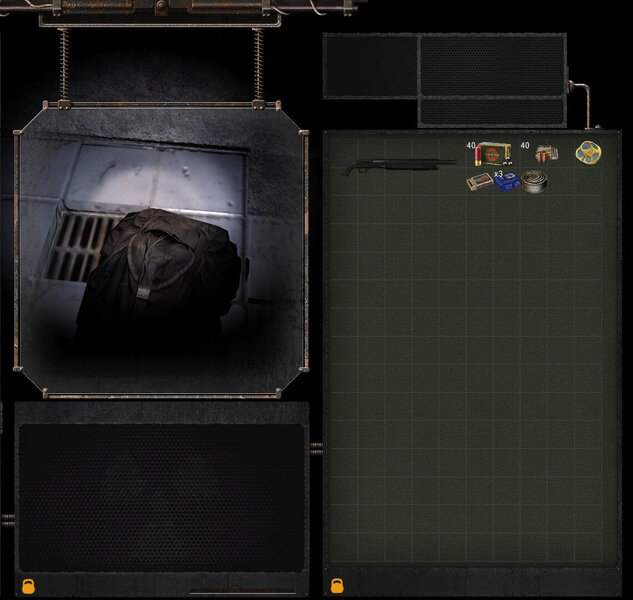Pick the red shotgun shell box
This screenshot has height=600, width=633.
(x=491, y=155)
